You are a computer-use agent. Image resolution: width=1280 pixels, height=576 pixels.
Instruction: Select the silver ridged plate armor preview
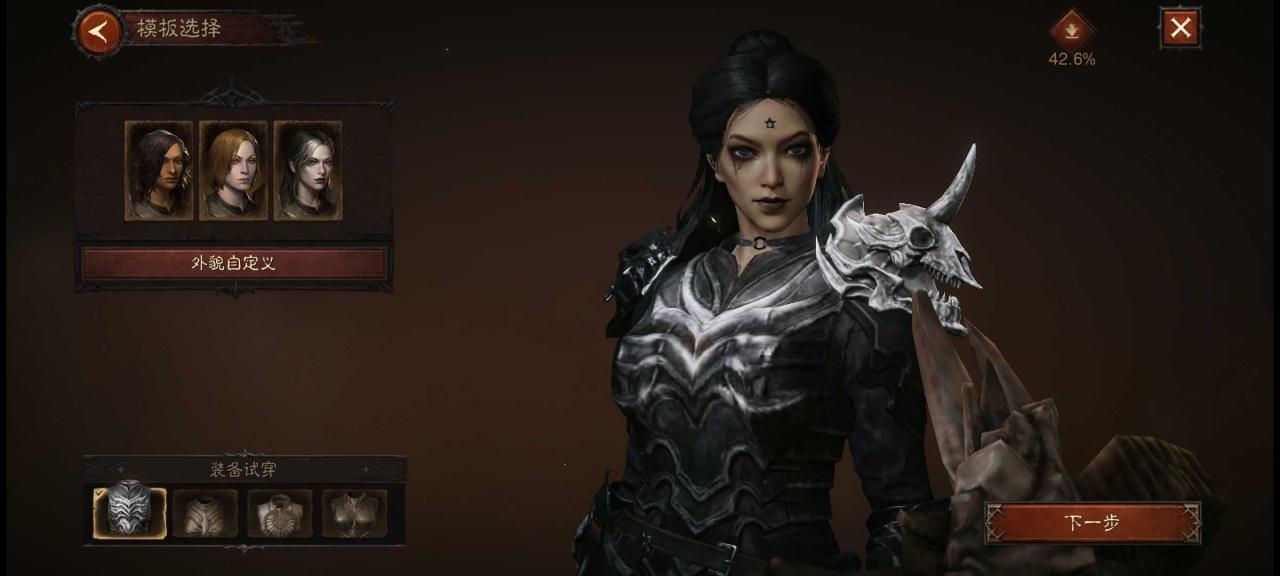pyautogui.click(x=130, y=512)
